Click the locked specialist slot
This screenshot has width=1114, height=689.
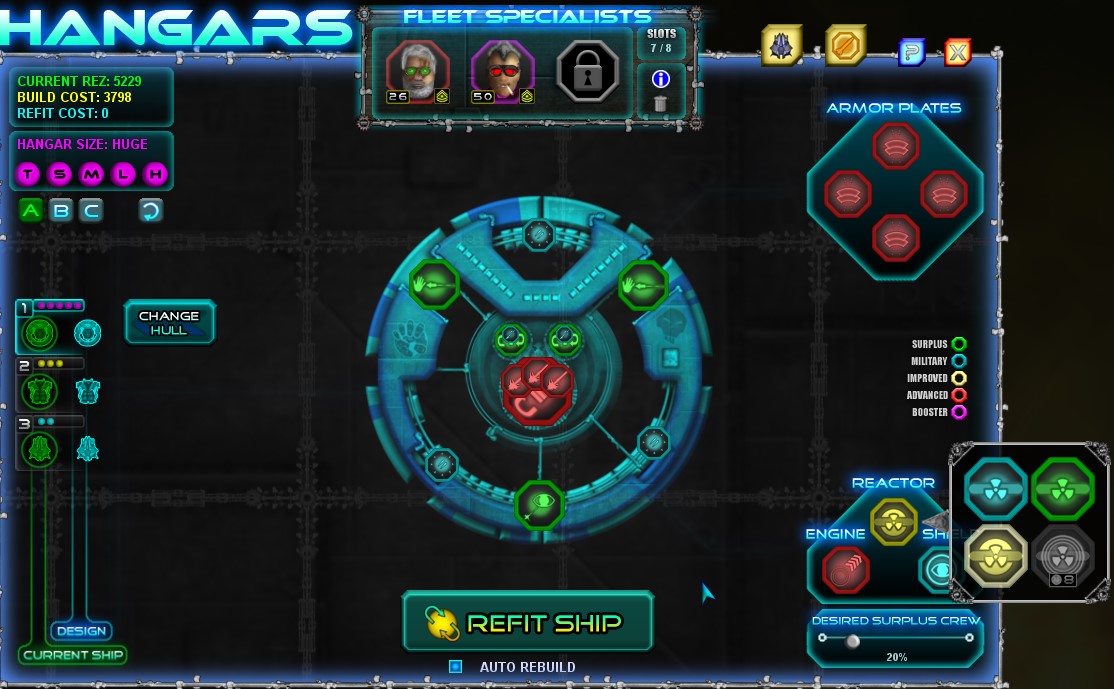tap(588, 71)
